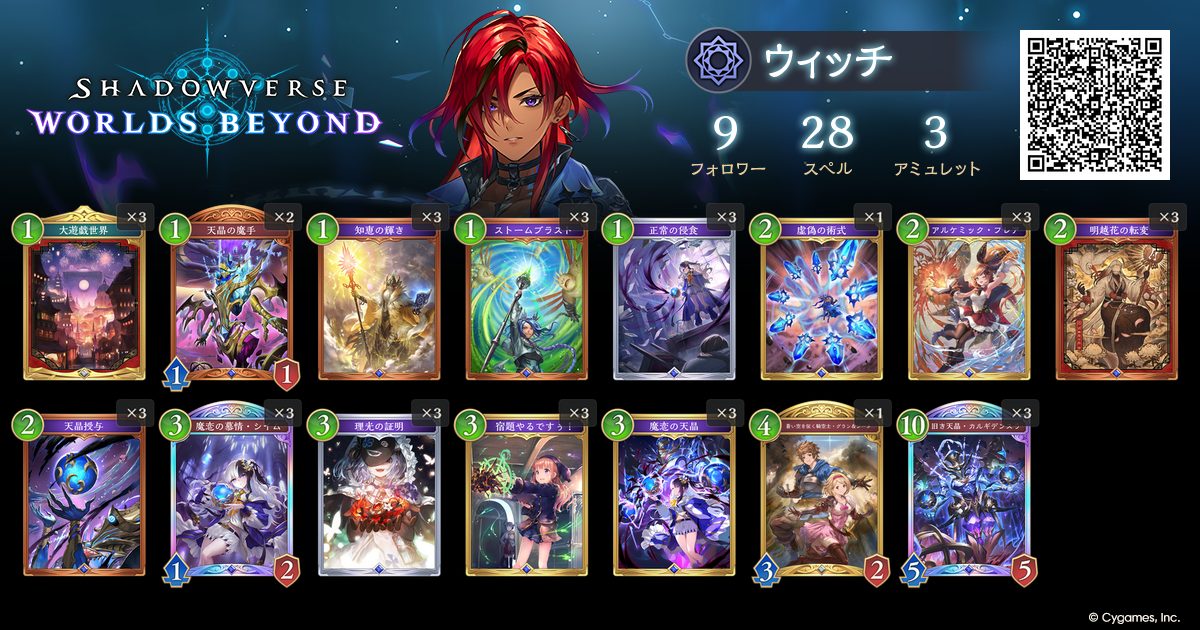The image size is (1200, 630).
Task: Click the ウィッチ class emblem icon
Action: pyautogui.click(x=718, y=61)
